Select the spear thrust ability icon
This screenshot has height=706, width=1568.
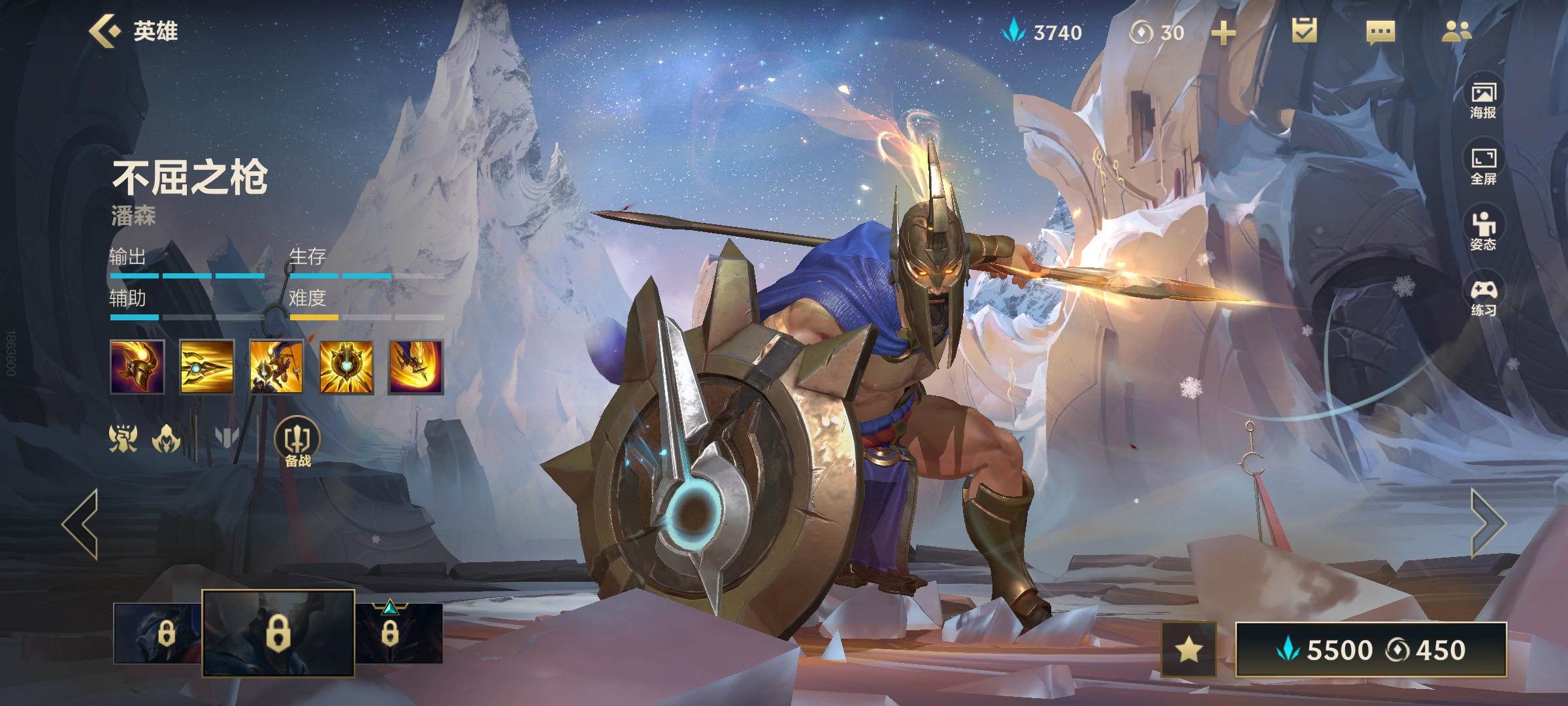tap(206, 367)
